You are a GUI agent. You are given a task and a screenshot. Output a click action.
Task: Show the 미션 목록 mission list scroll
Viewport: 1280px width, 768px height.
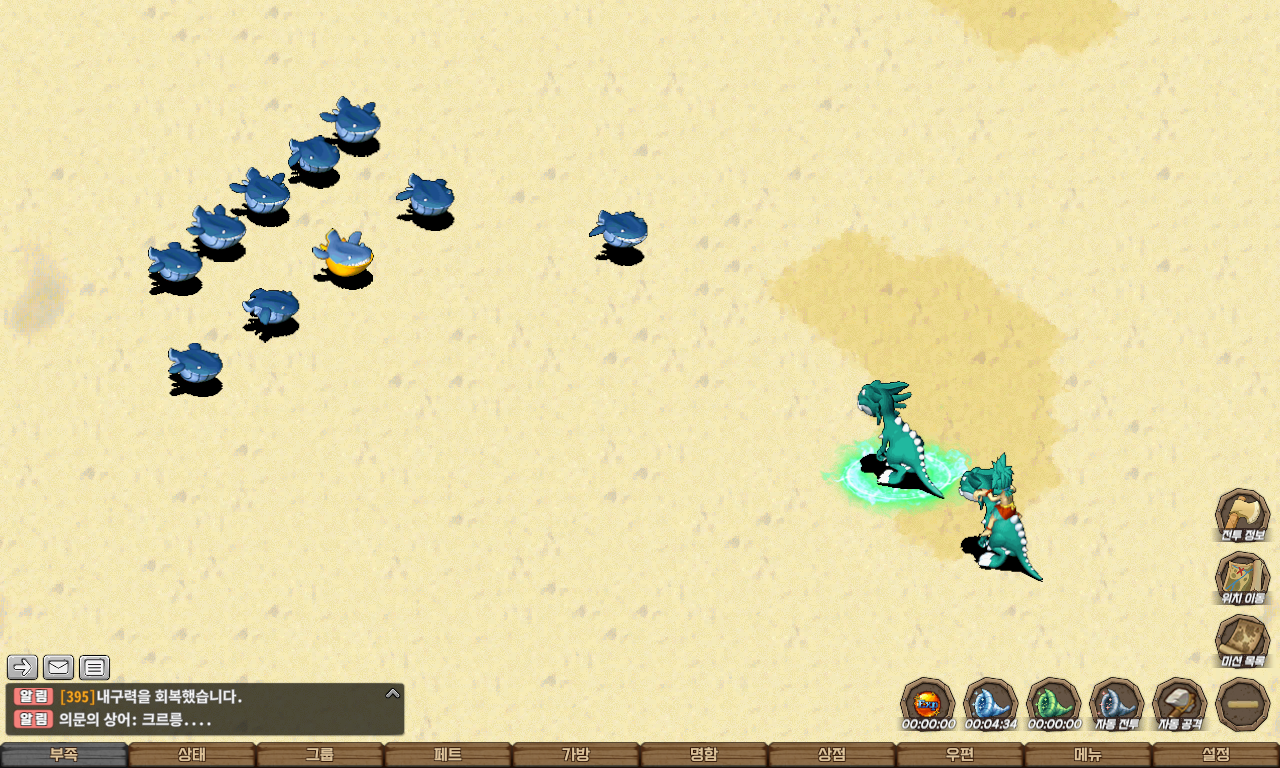click(x=1242, y=641)
